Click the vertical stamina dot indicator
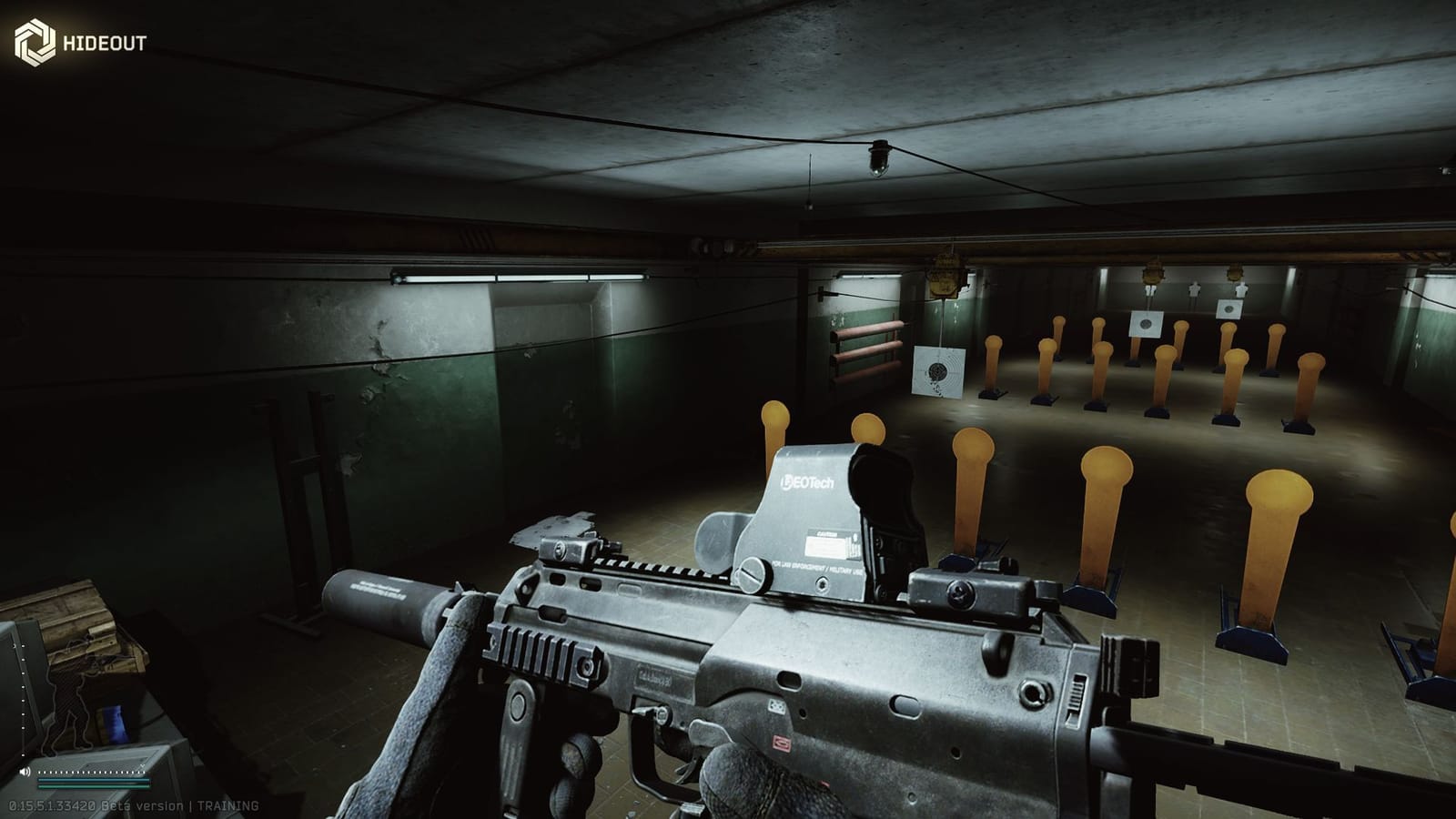Screen dimensions: 1456x819 click(x=22, y=701)
